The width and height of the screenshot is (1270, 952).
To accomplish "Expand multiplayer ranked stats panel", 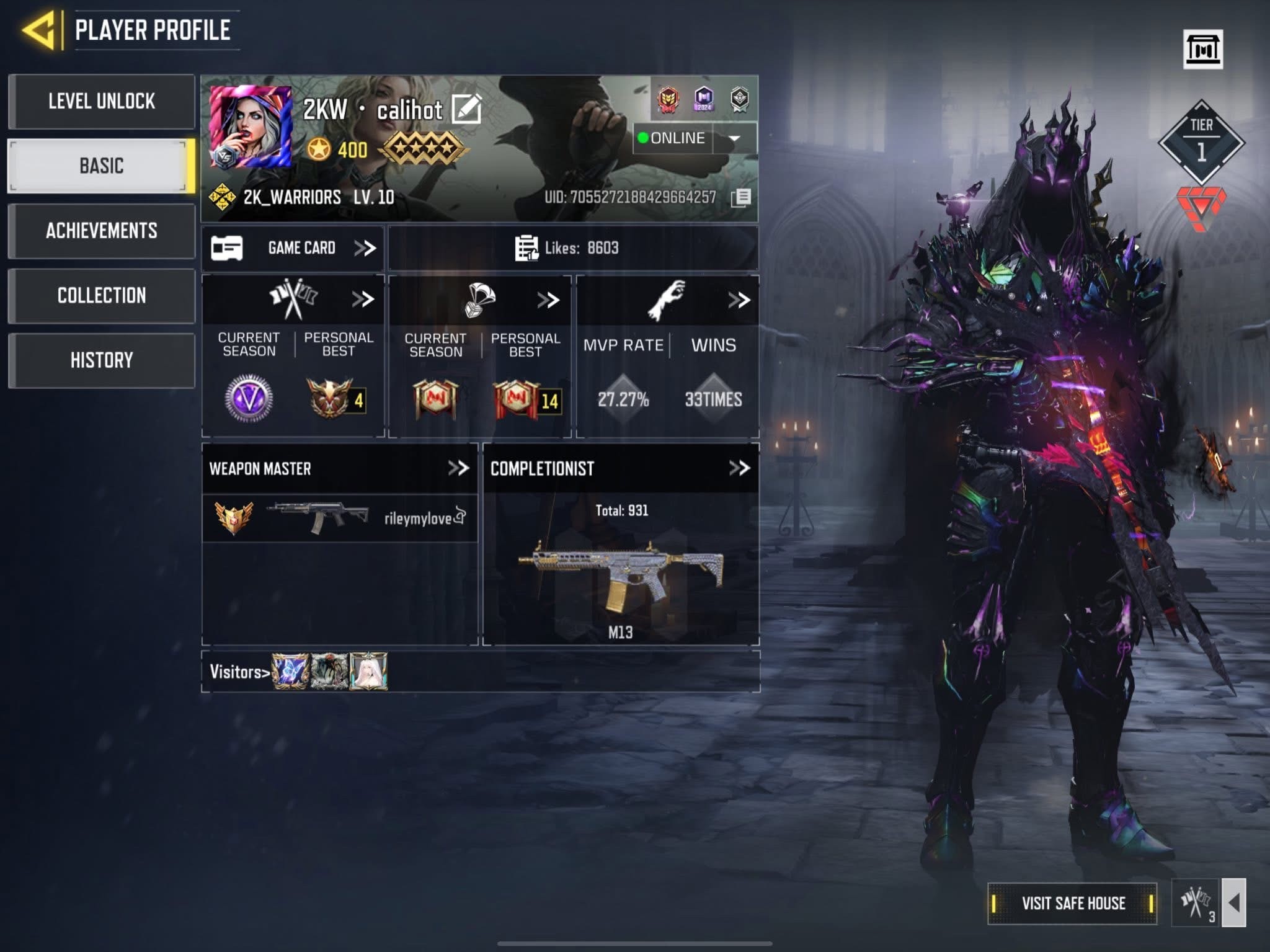I will pyautogui.click(x=363, y=300).
